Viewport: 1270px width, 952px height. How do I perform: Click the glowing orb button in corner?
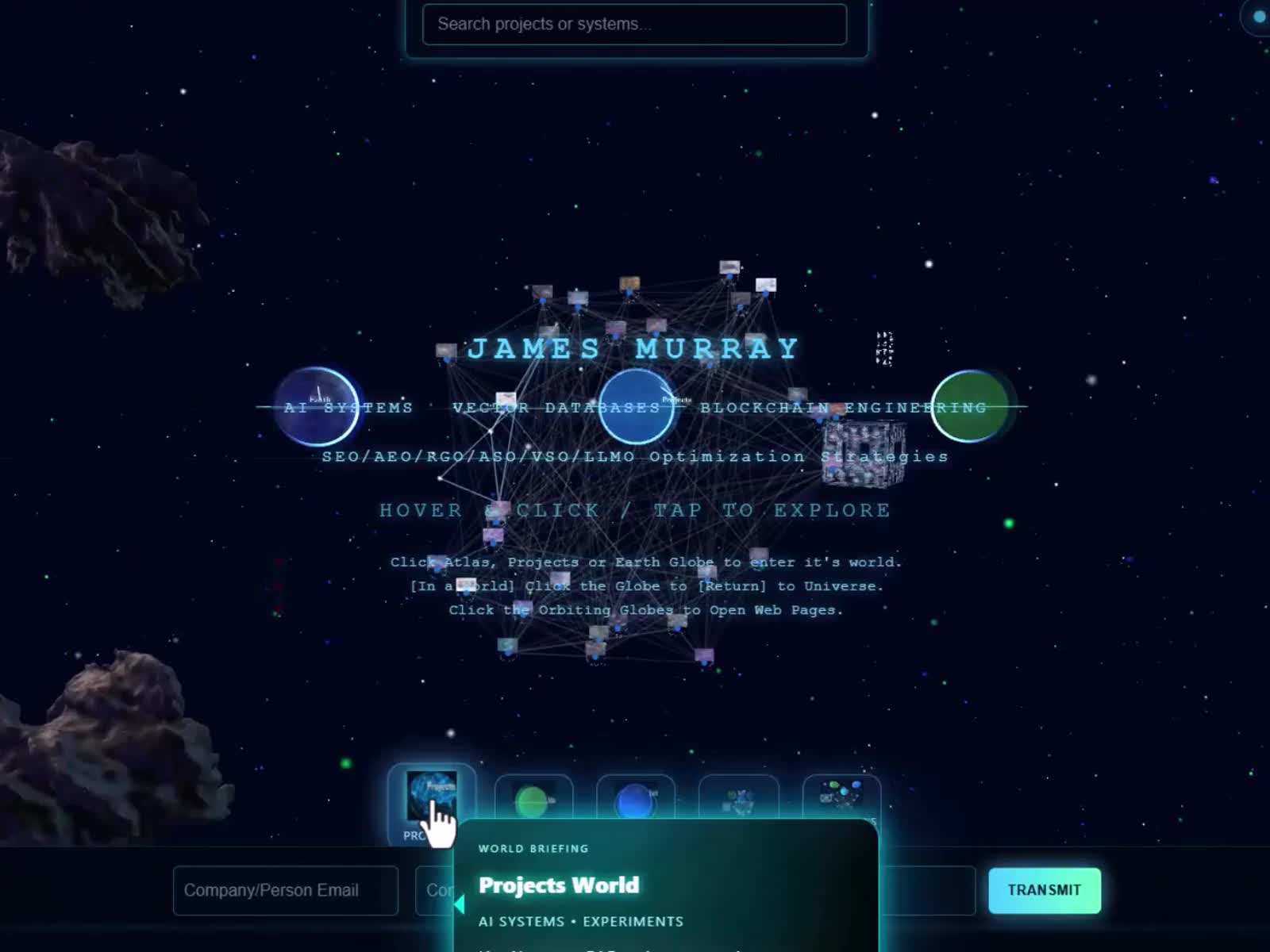tap(1257, 17)
